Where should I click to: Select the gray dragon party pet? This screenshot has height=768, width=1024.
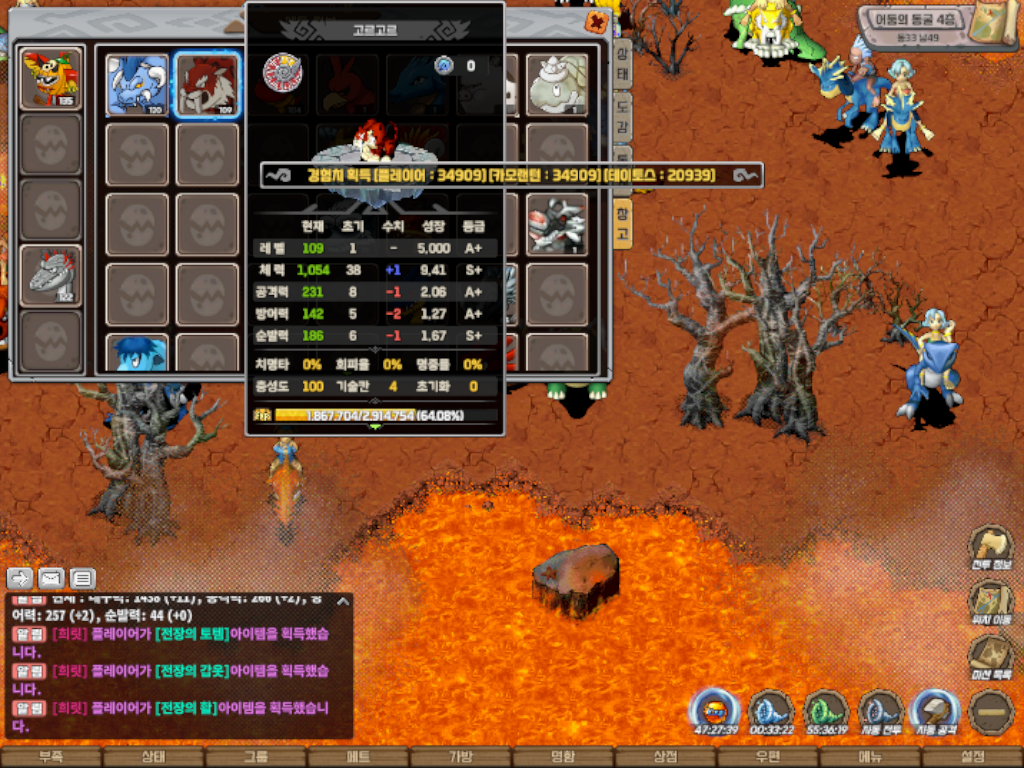[x=51, y=274]
